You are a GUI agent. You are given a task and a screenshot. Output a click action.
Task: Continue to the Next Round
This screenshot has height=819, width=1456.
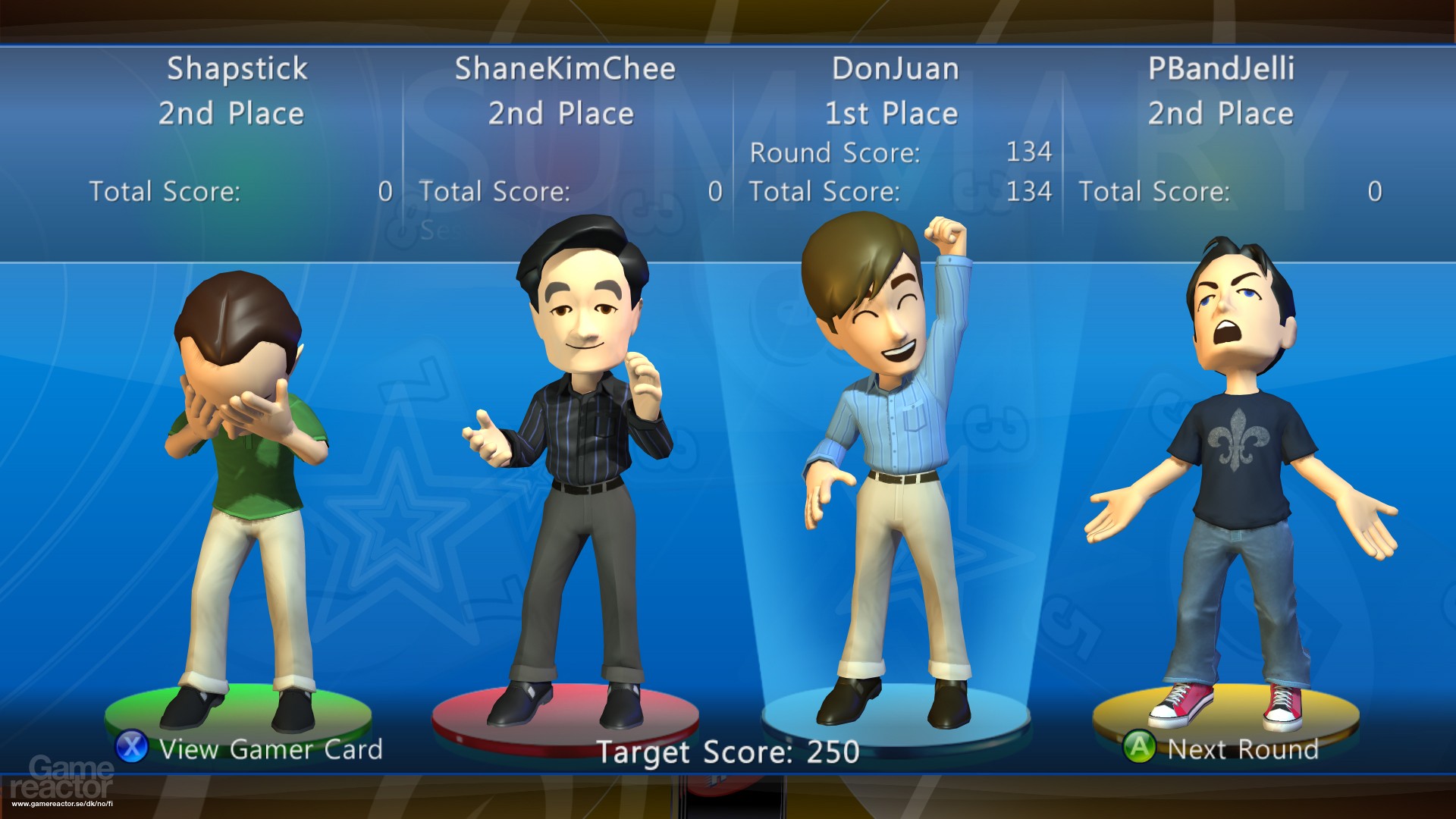coord(1221,748)
